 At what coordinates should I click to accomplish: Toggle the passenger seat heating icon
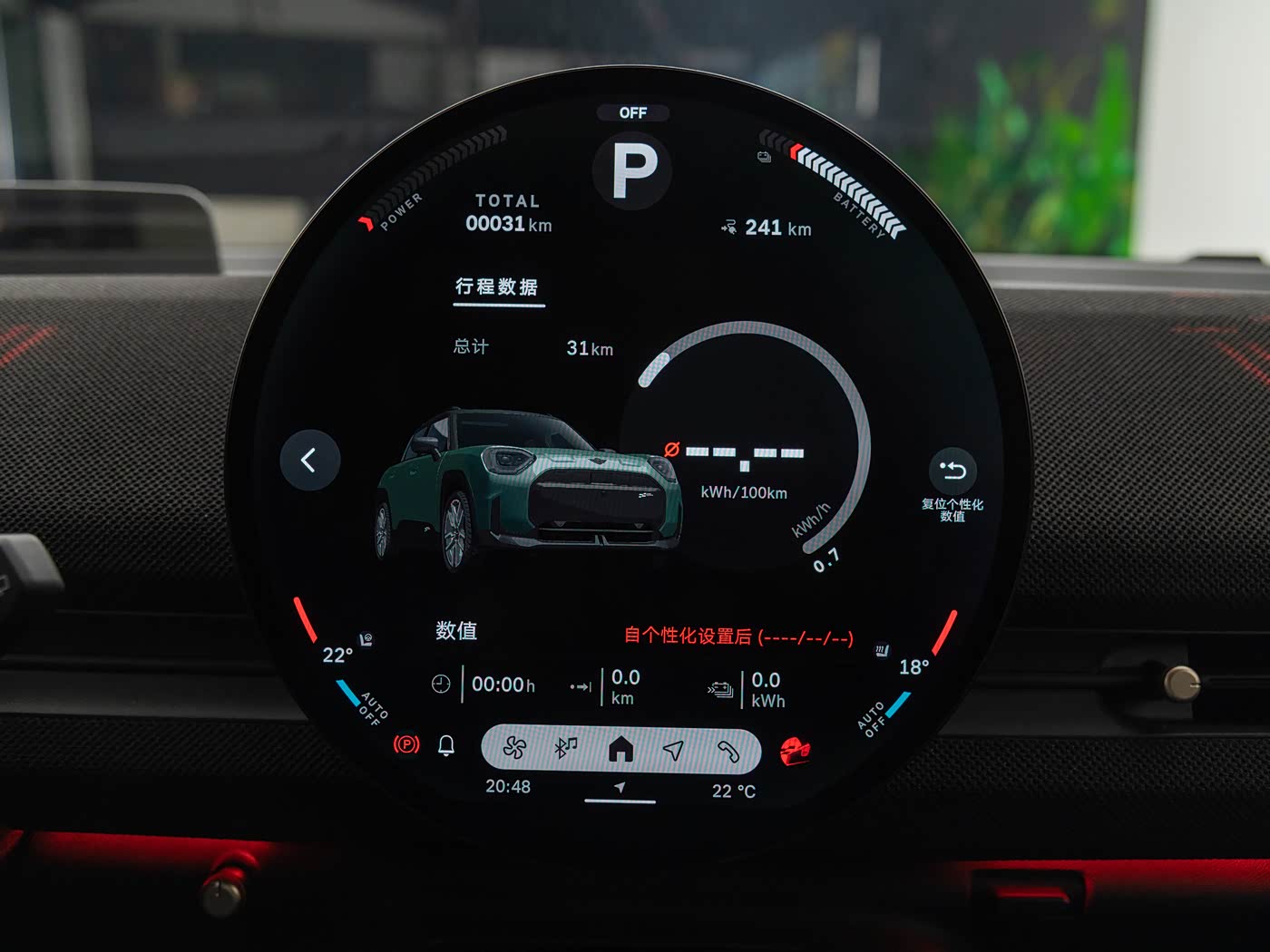tap(882, 650)
